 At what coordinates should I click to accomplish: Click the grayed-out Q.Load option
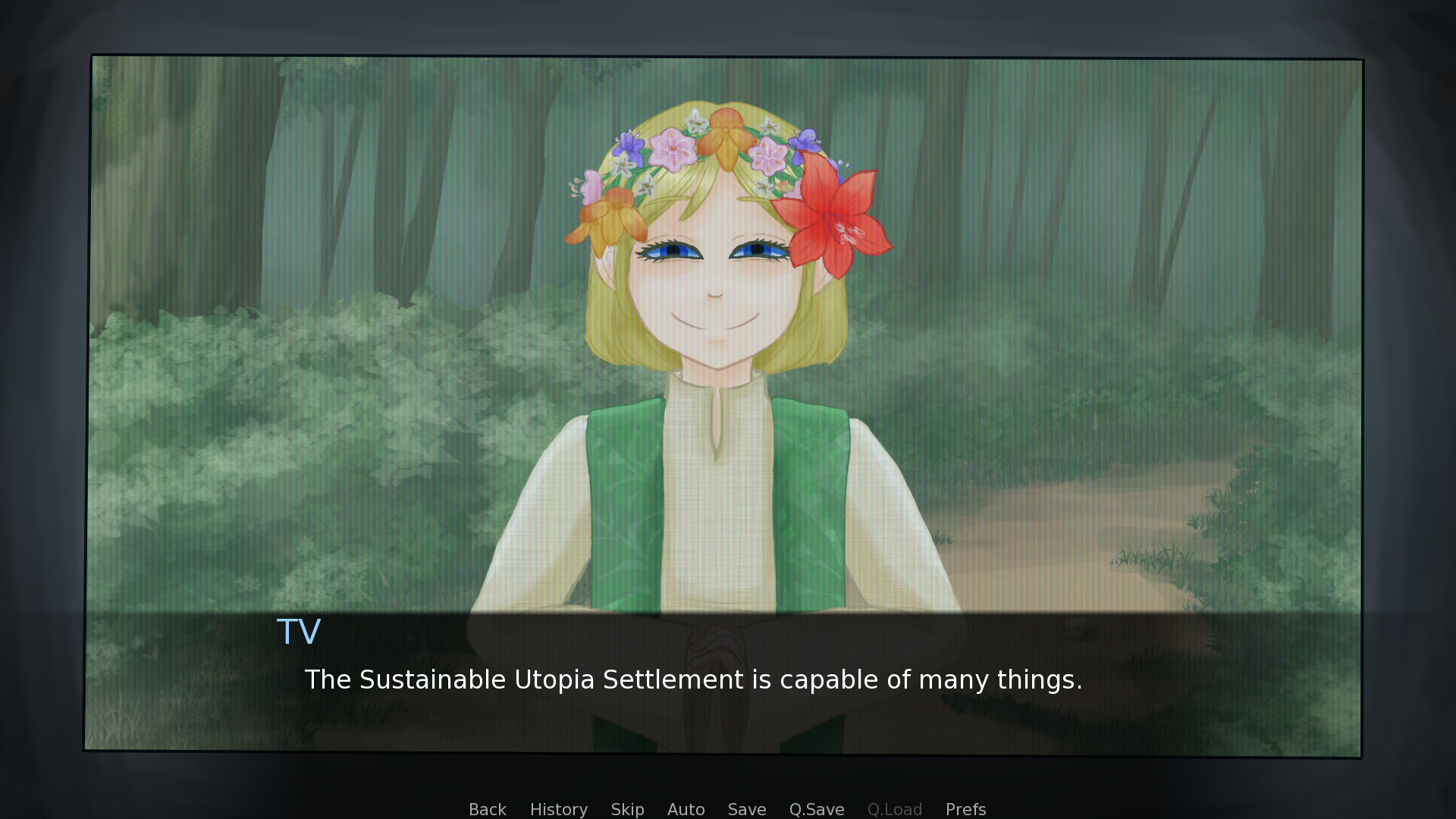click(x=894, y=809)
